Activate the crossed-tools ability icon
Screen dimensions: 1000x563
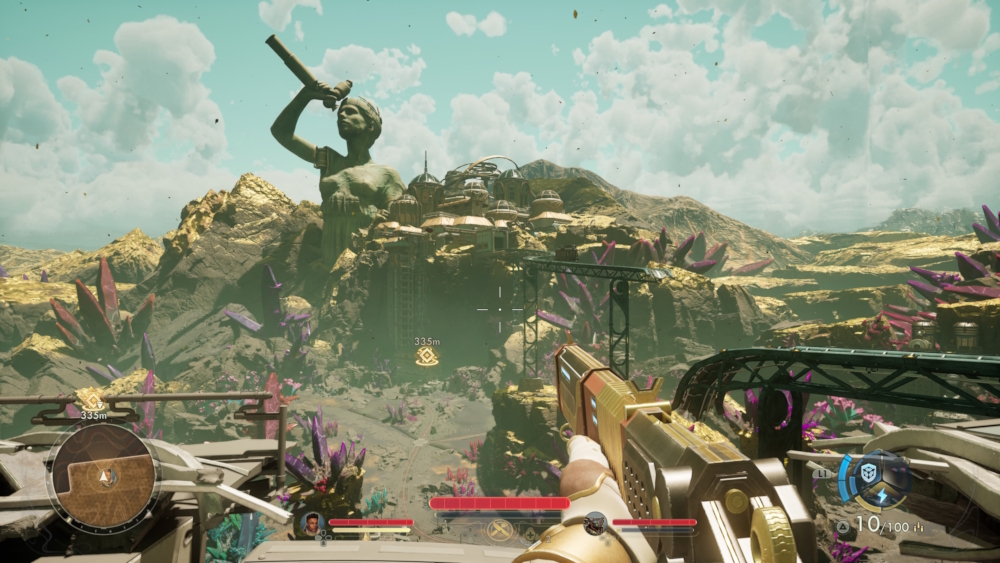[499, 529]
